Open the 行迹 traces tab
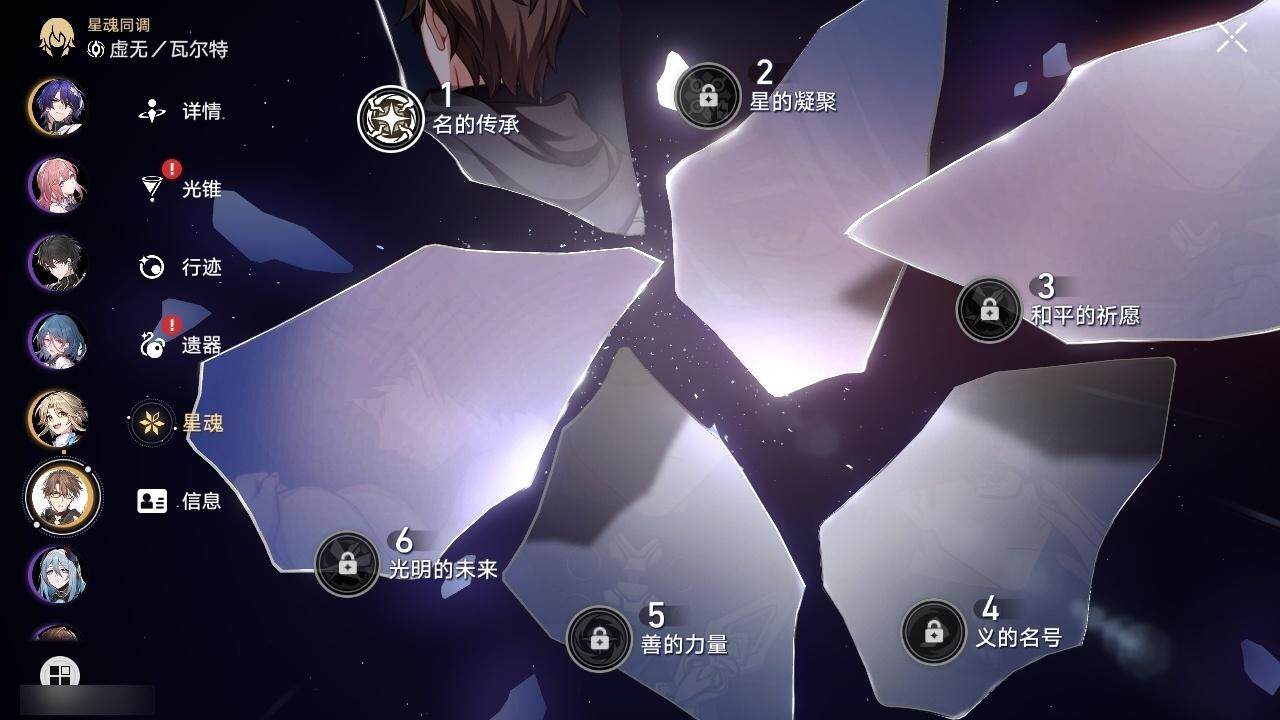 click(x=181, y=267)
